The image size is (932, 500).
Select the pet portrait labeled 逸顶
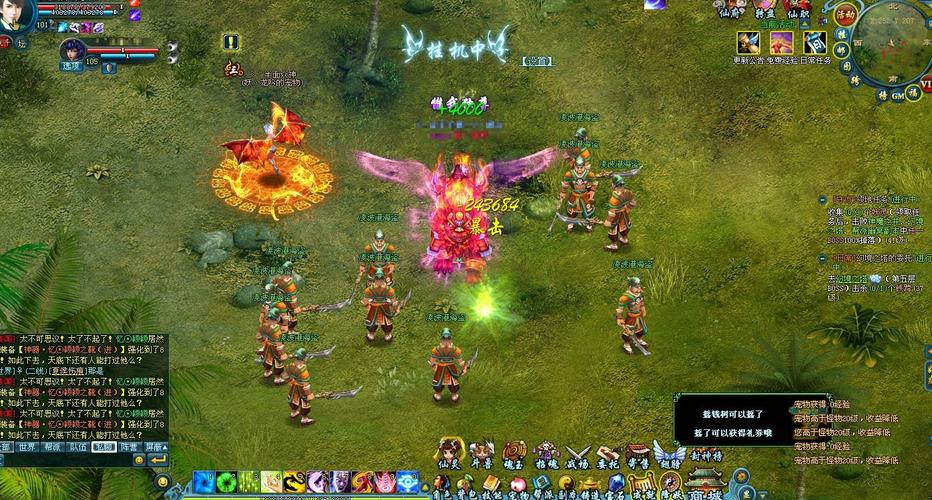pos(72,52)
